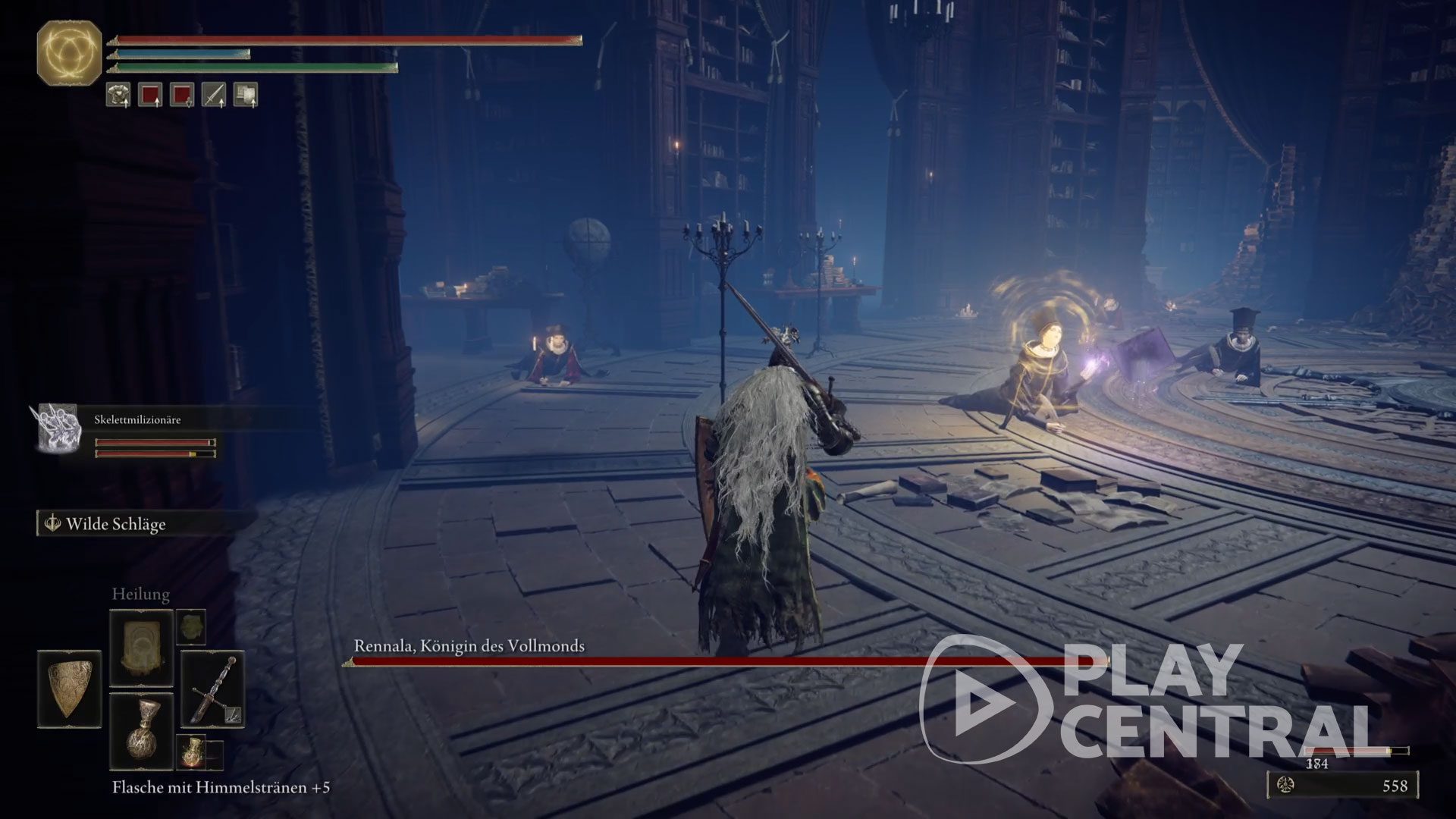This screenshot has height=819, width=1456.
Task: Inspect the red square down-arrow debuff icon
Action: [182, 95]
